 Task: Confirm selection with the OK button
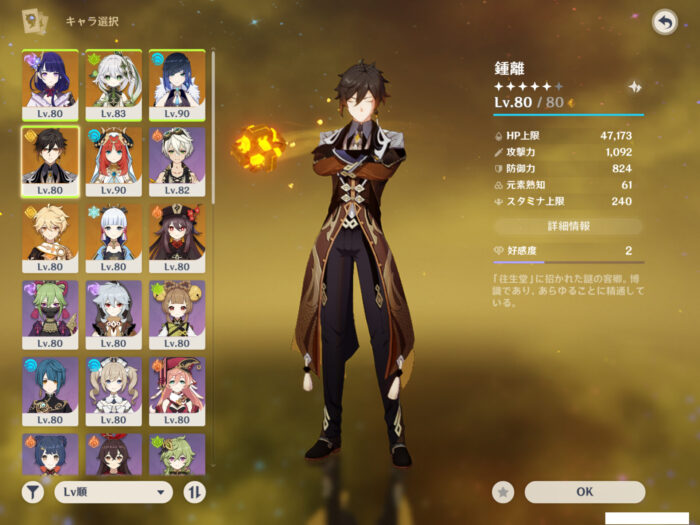[584, 491]
